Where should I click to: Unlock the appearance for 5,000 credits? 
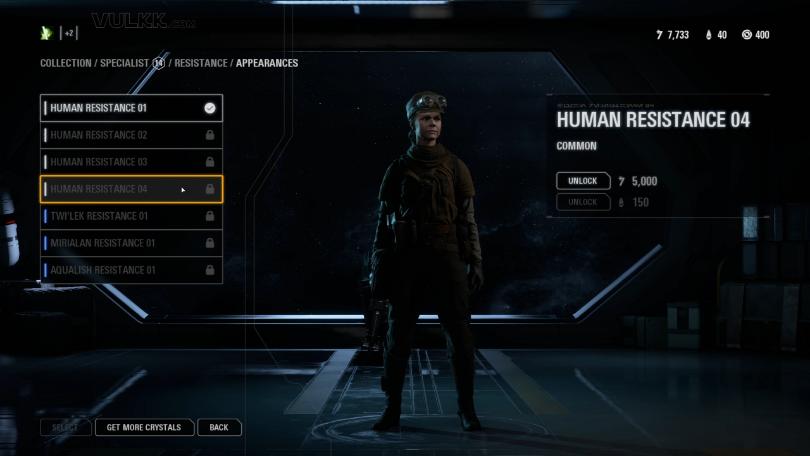click(x=583, y=181)
